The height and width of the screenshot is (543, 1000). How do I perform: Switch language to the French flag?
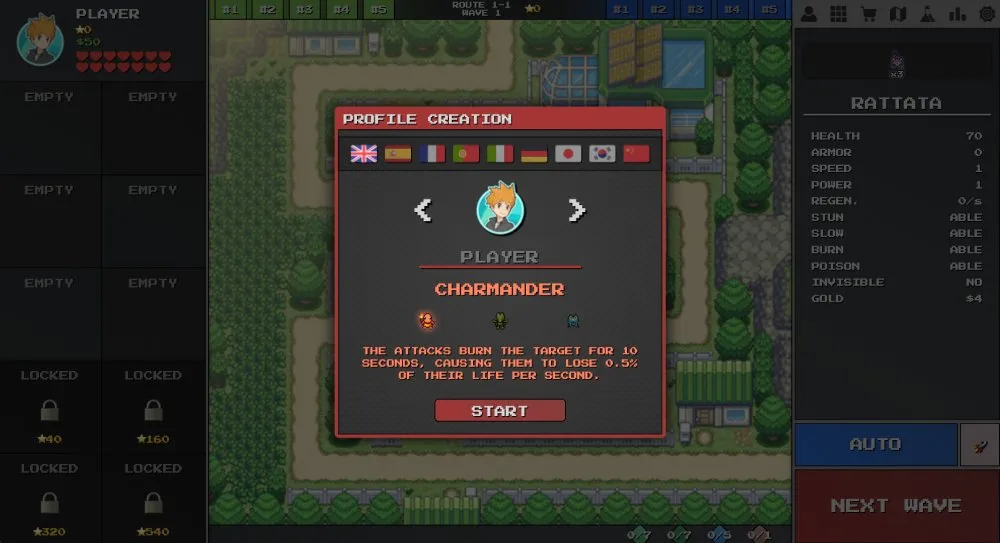coord(432,154)
